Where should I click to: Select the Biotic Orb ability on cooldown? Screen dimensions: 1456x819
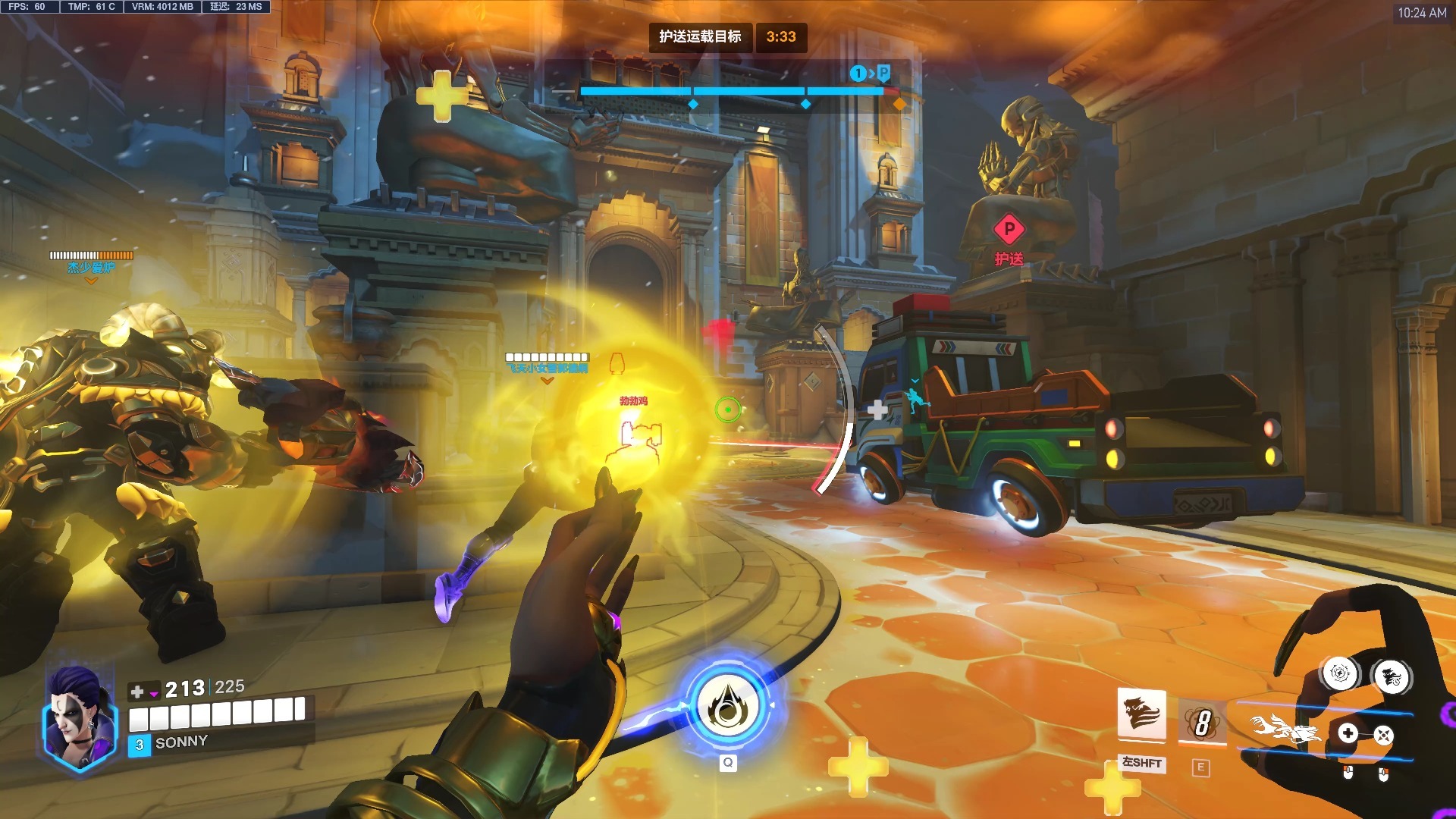click(1202, 721)
